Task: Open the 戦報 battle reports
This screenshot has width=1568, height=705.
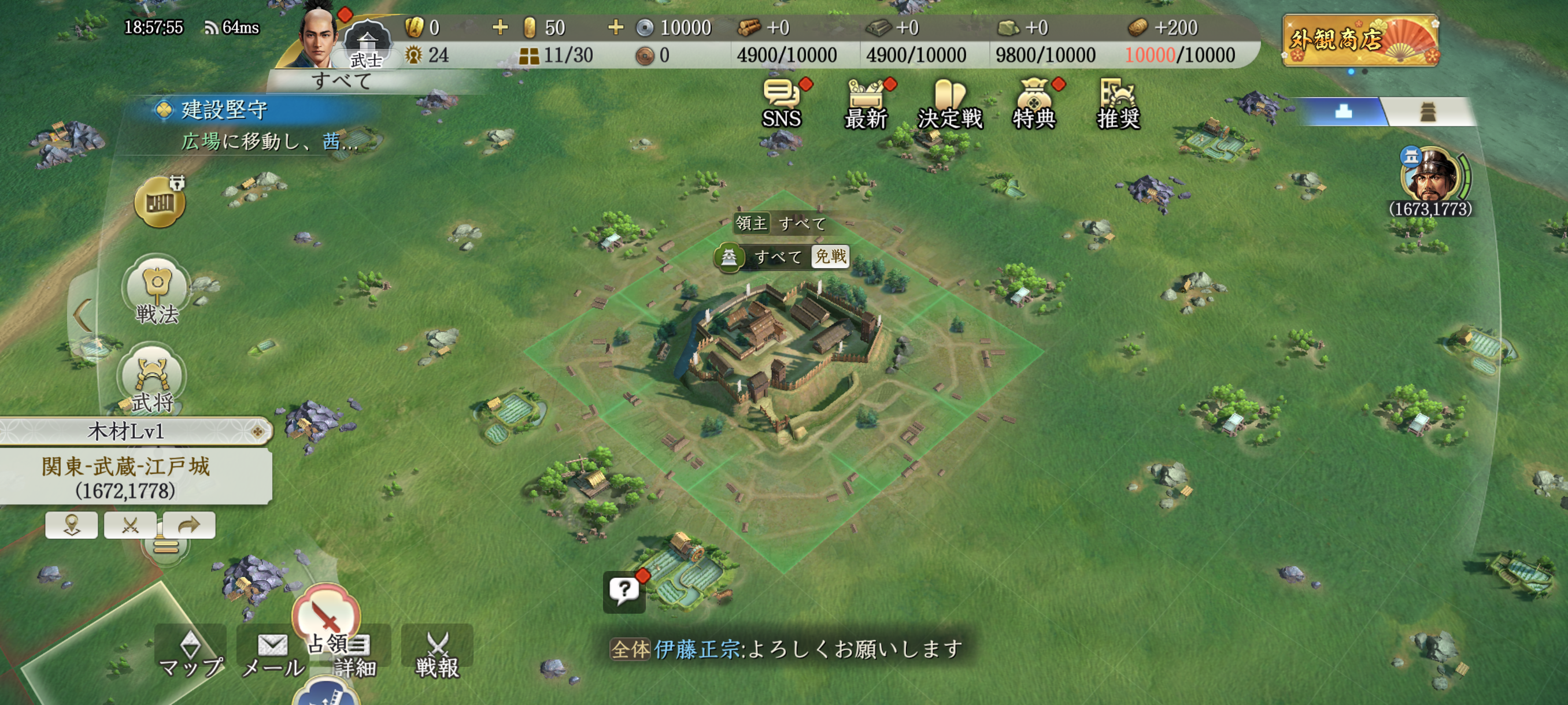Action: [x=437, y=654]
